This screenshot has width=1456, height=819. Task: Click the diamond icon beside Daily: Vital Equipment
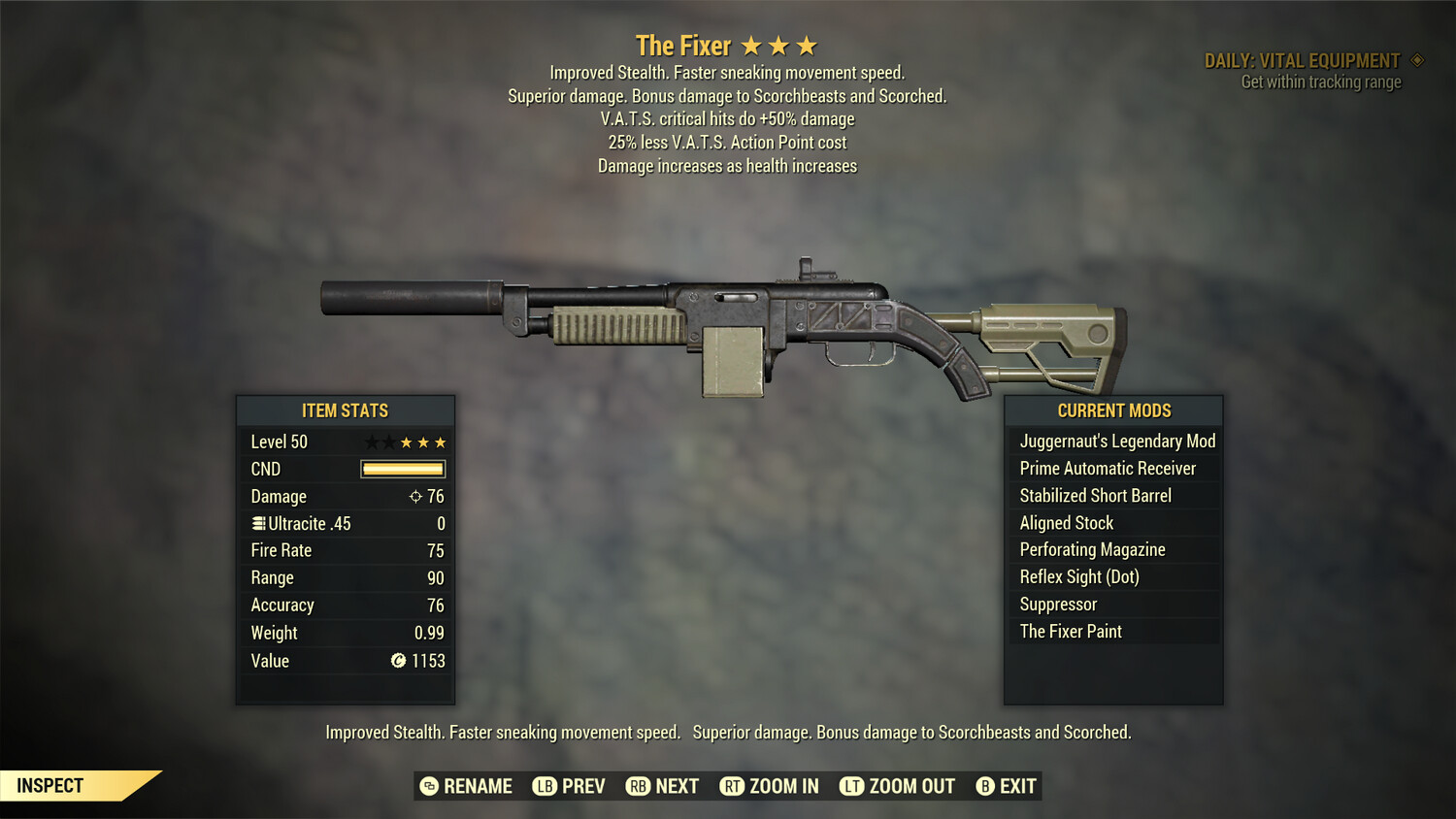pyautogui.click(x=1415, y=59)
